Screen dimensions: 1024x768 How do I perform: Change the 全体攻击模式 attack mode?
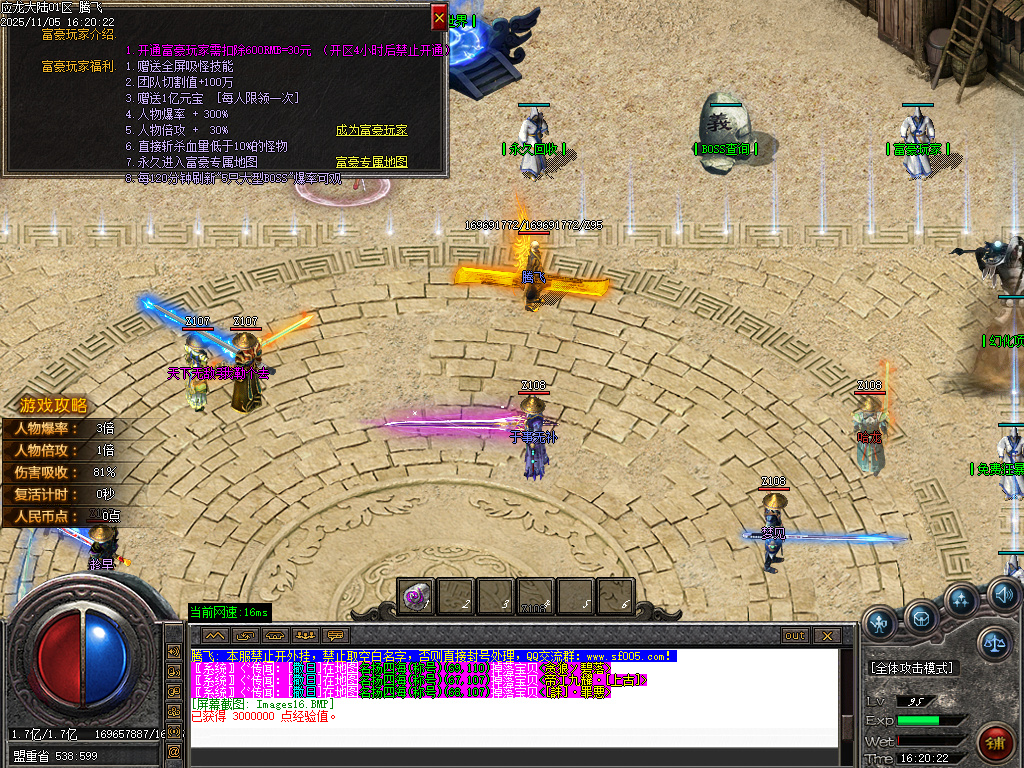click(911, 668)
